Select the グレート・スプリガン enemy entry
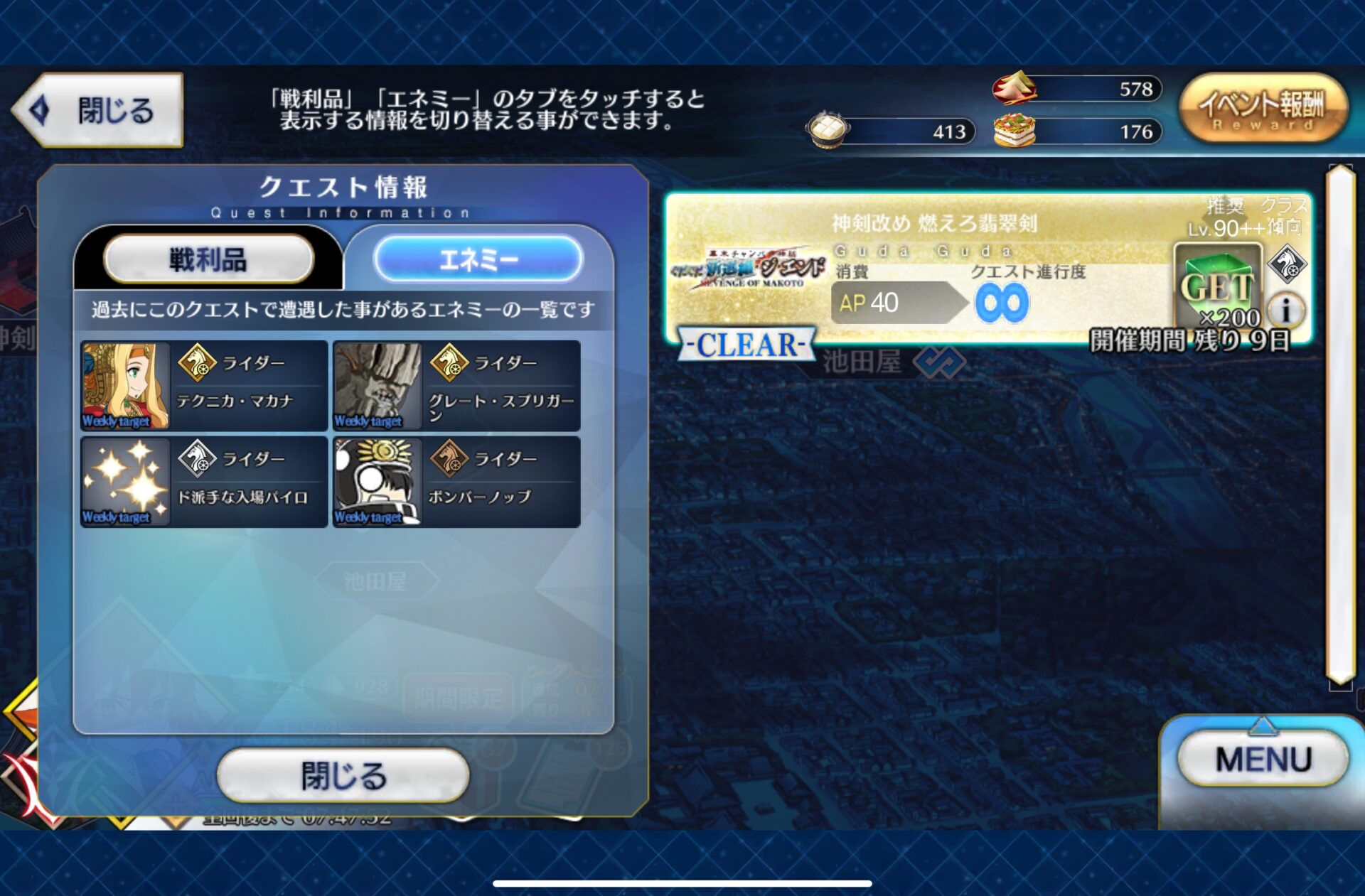This screenshot has width=1365, height=896. 456,385
